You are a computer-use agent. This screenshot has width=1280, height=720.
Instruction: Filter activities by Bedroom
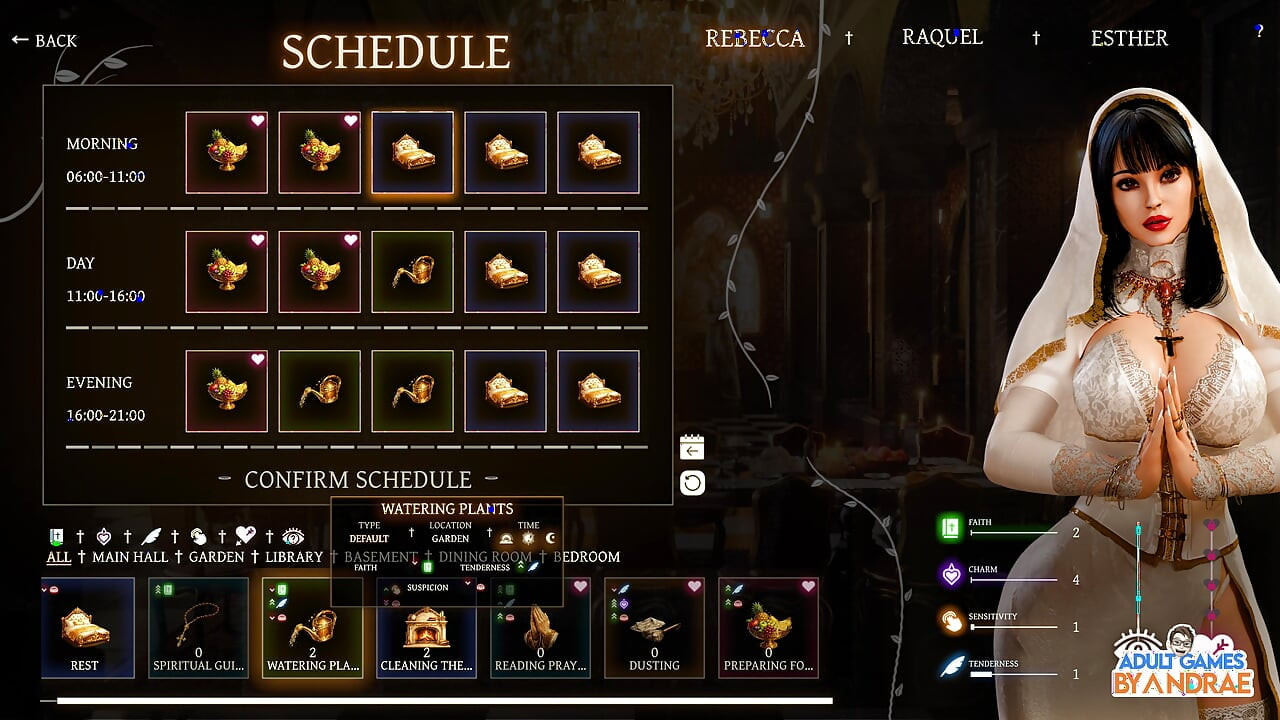point(587,557)
